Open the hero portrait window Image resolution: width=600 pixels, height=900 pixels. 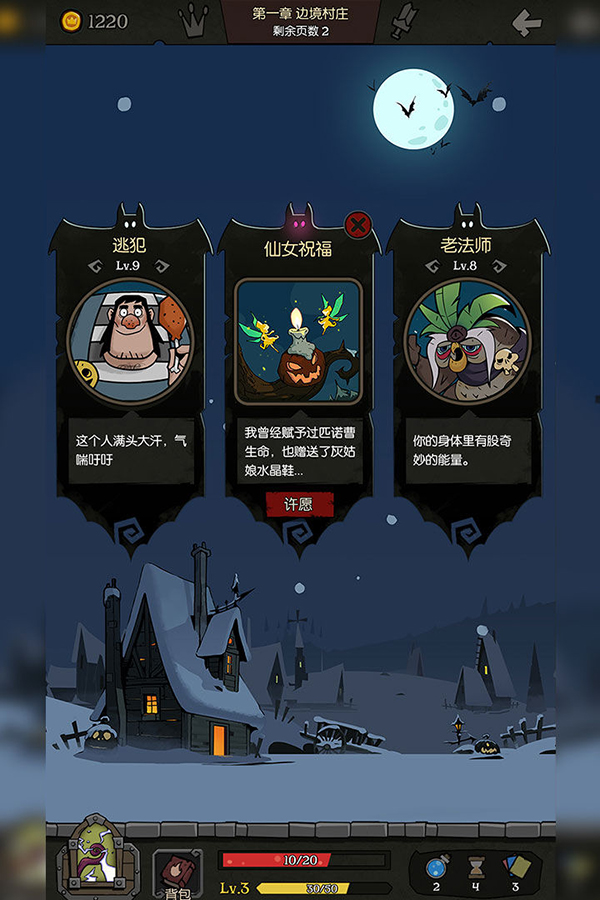tap(96, 860)
